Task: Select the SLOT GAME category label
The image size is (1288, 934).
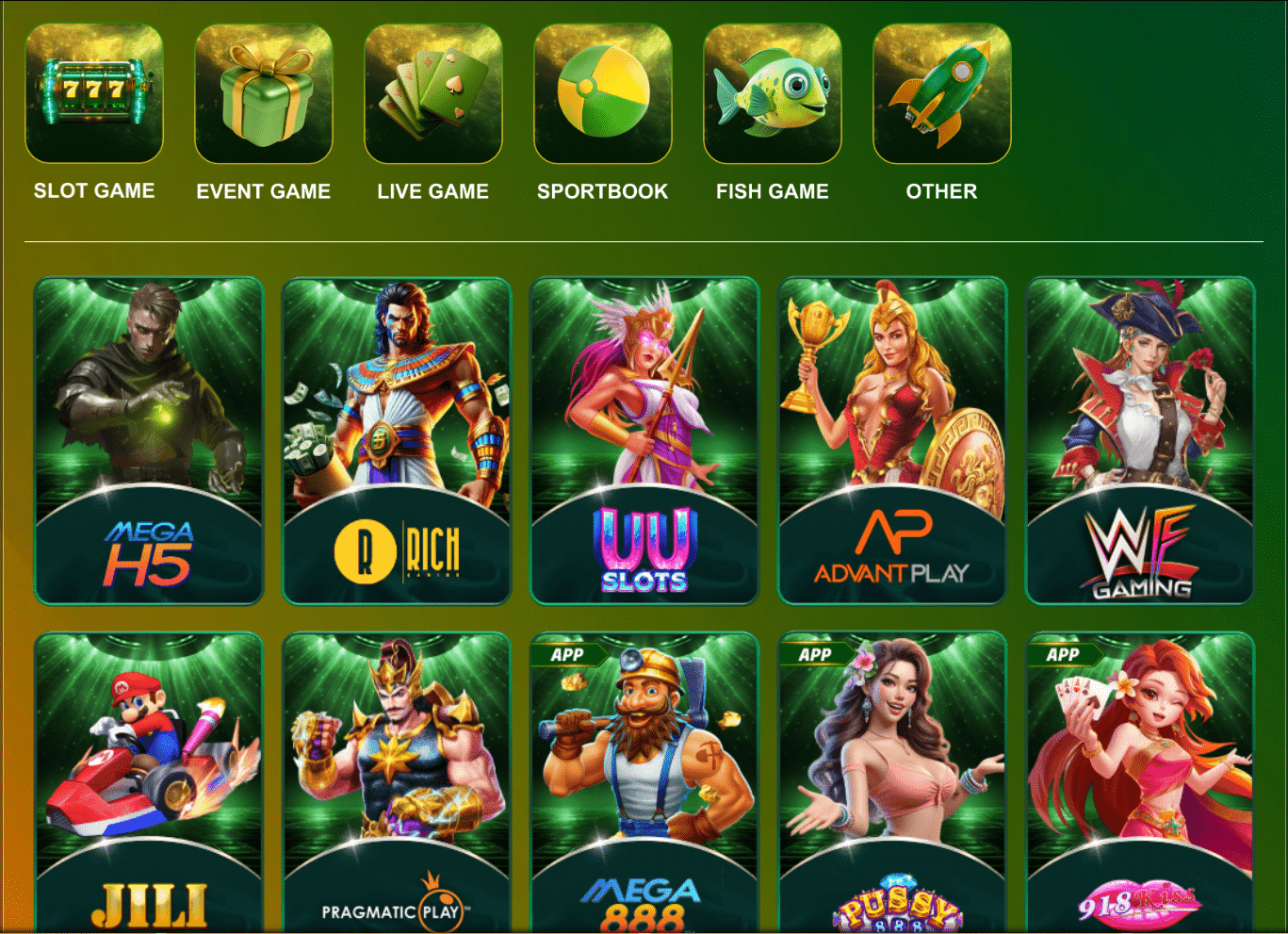Action: click(93, 190)
